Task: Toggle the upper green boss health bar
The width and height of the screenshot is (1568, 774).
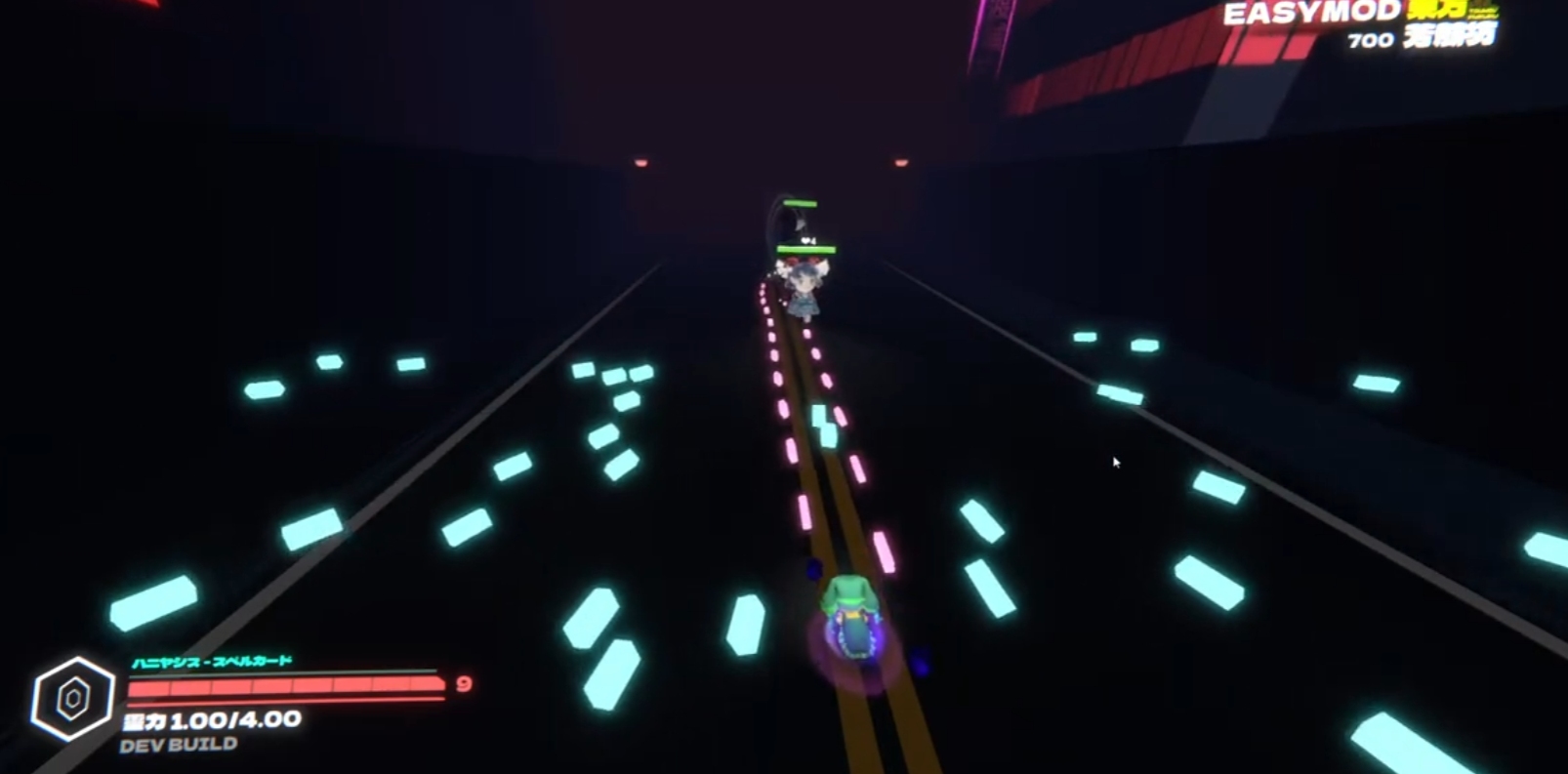Action: (800, 203)
